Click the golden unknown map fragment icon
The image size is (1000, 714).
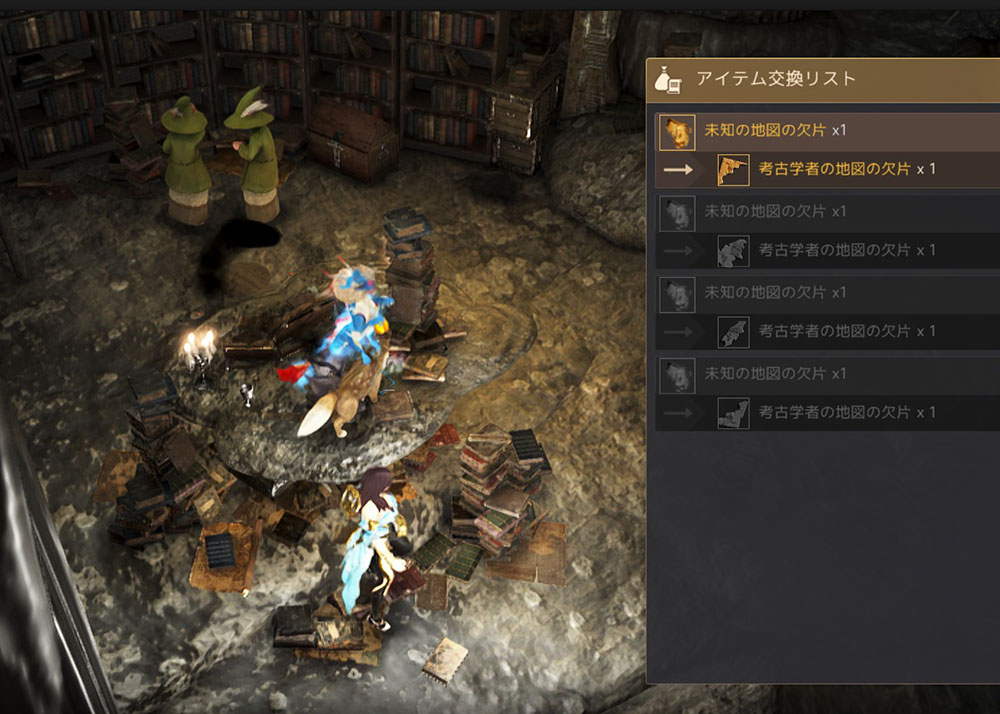677,131
